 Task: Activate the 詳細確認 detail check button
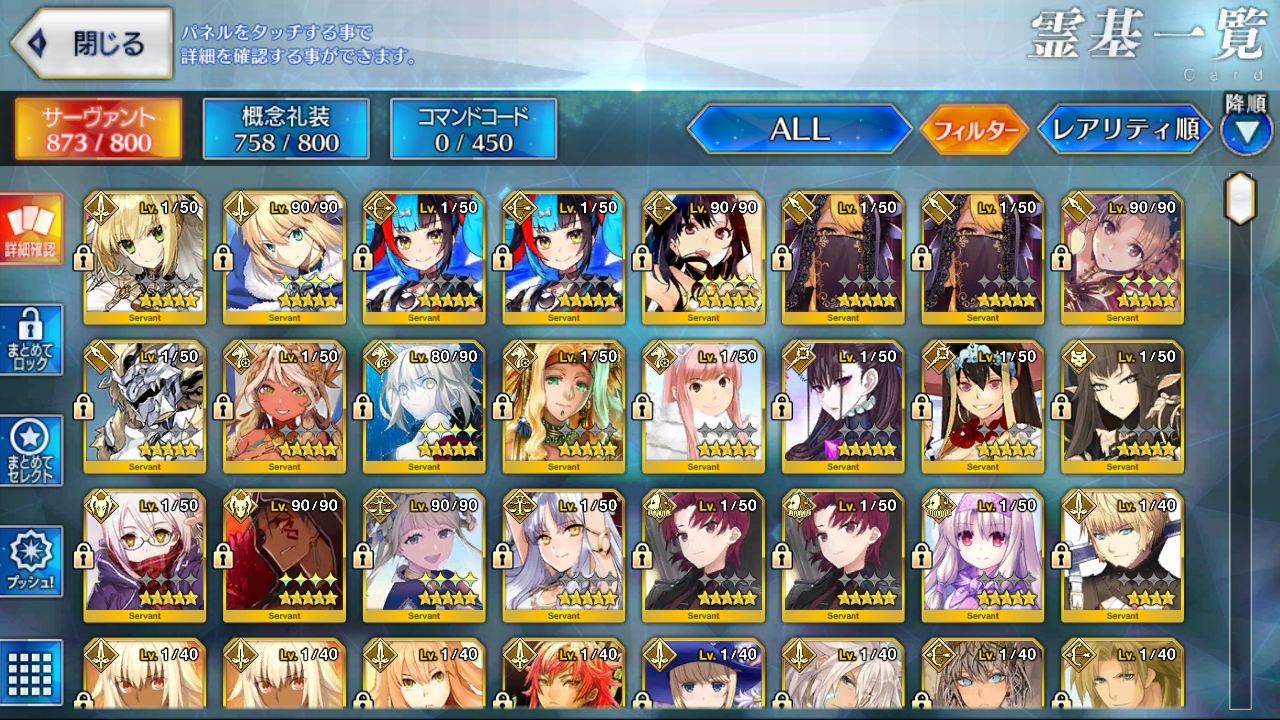[x=31, y=229]
